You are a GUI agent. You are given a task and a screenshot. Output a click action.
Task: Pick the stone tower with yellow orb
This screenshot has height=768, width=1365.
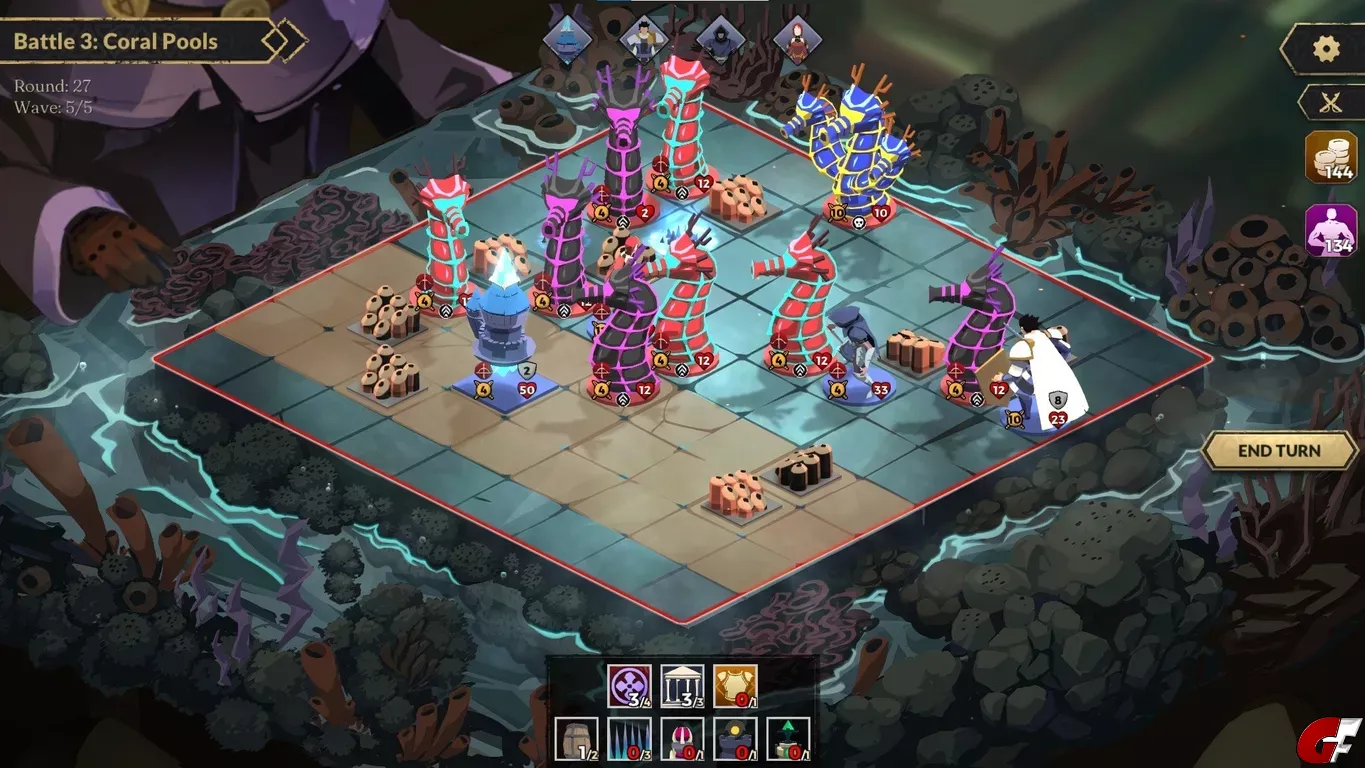735,739
